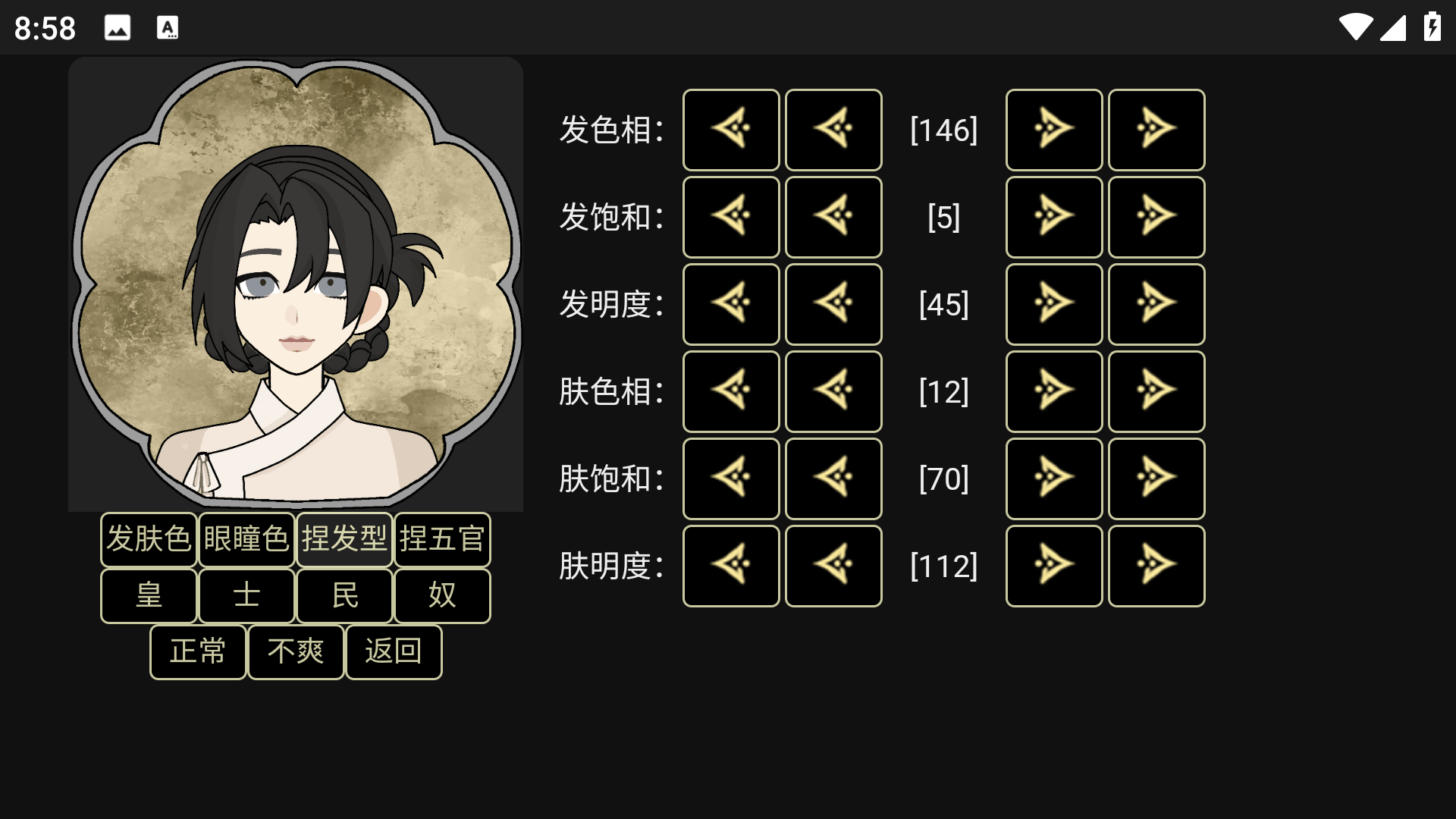Select the 奴 class option
This screenshot has height=819, width=1456.
pyautogui.click(x=442, y=596)
